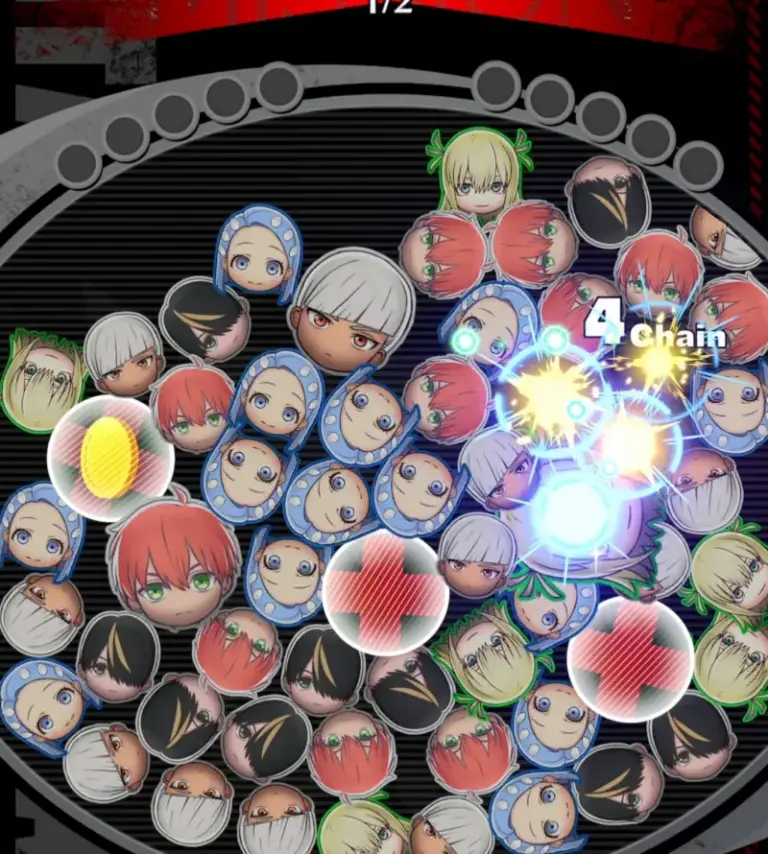Pop the yellow coin bubble
Image resolution: width=768 pixels, height=854 pixels.
111,458
